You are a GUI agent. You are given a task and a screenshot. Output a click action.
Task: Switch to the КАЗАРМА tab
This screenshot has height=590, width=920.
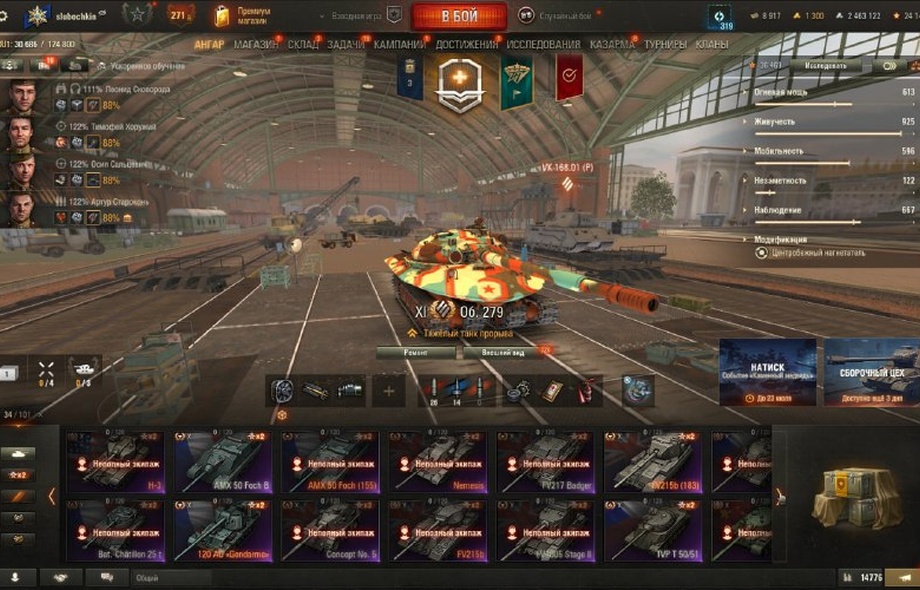[612, 44]
